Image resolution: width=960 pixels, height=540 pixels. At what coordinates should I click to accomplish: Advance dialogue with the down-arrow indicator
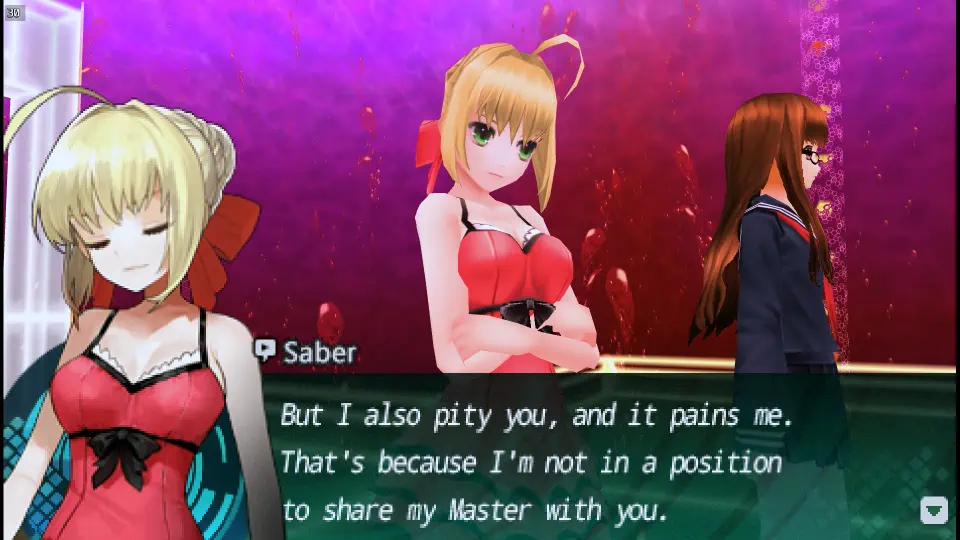pyautogui.click(x=933, y=510)
